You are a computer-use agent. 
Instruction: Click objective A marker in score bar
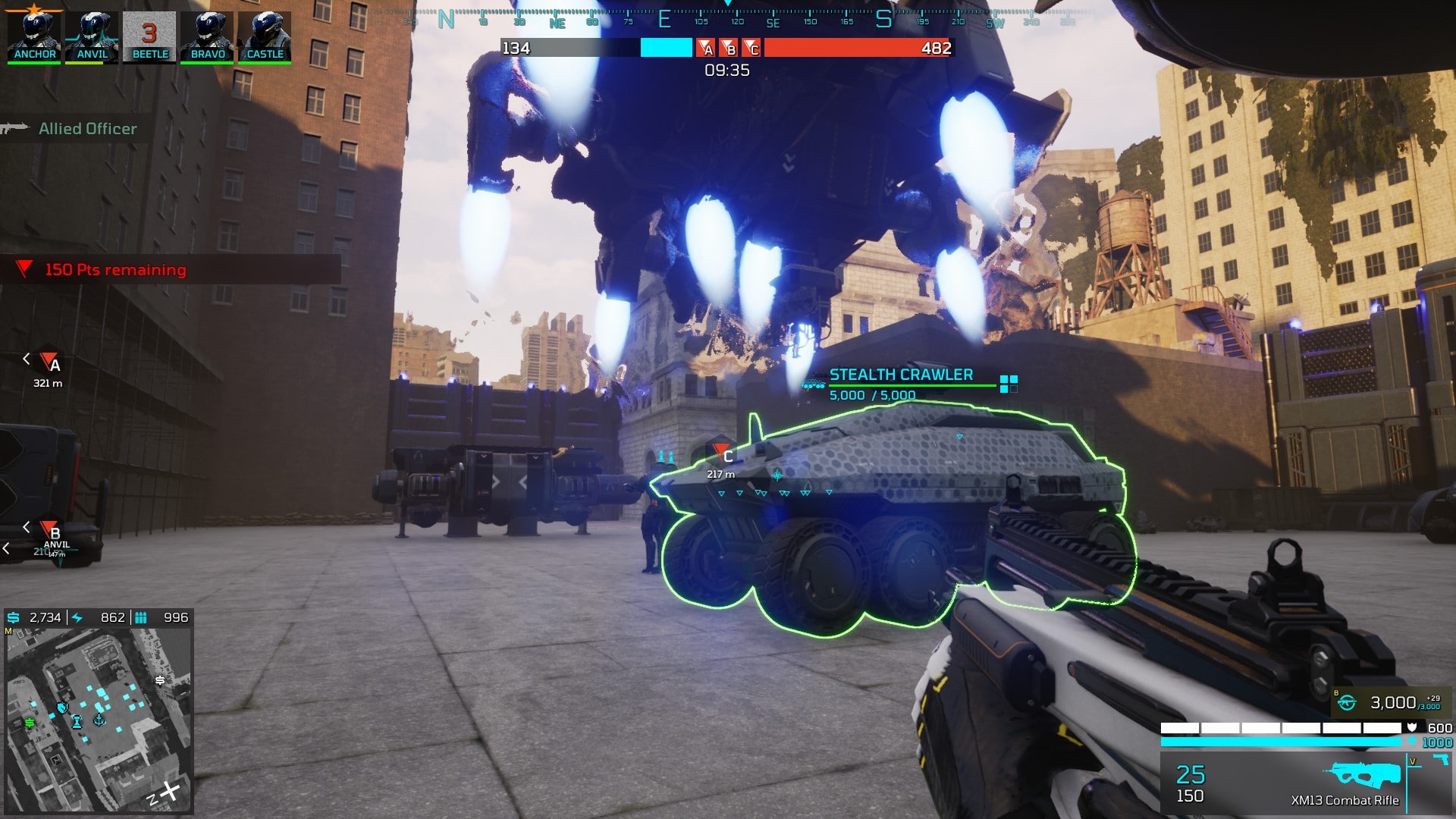pos(706,49)
